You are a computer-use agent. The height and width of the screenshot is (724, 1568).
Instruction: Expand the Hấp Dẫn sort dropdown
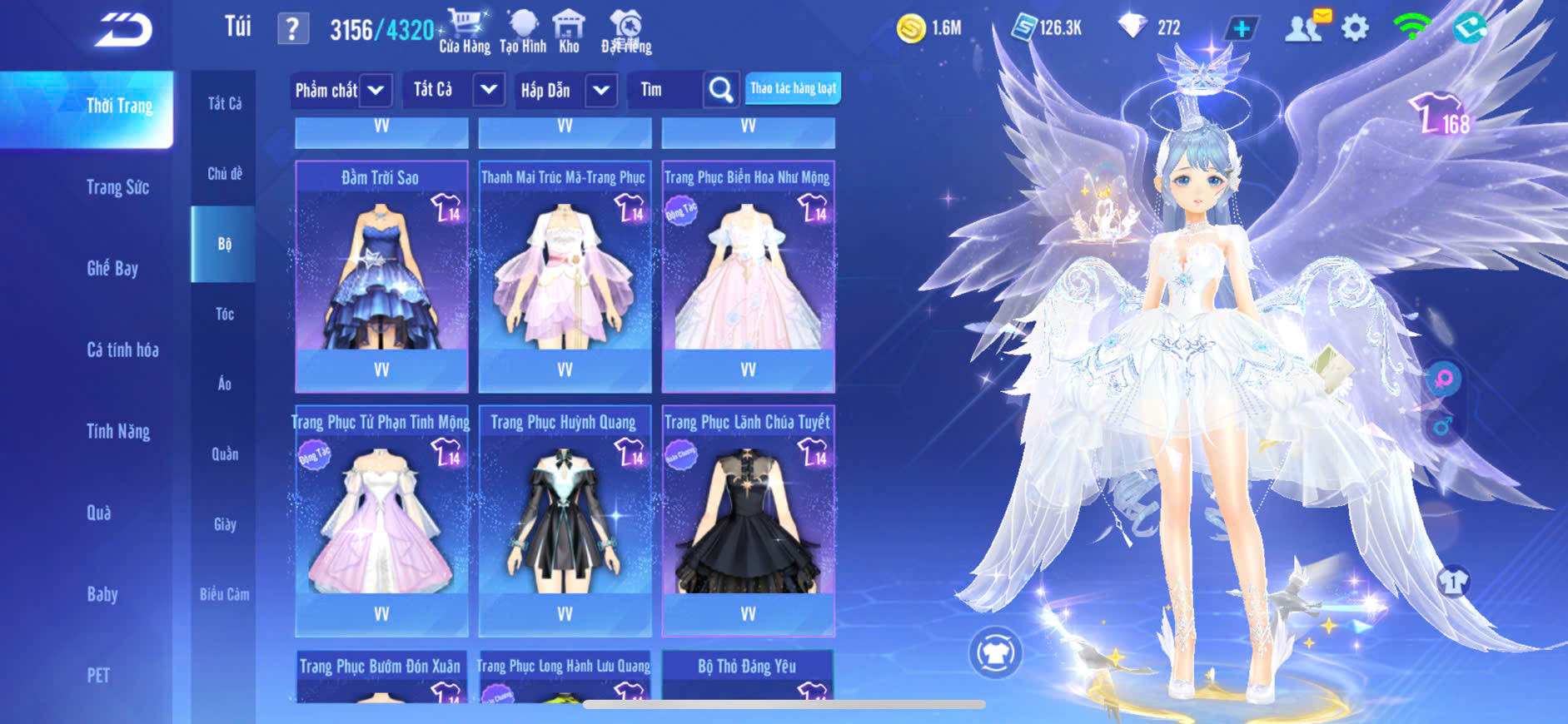click(601, 90)
